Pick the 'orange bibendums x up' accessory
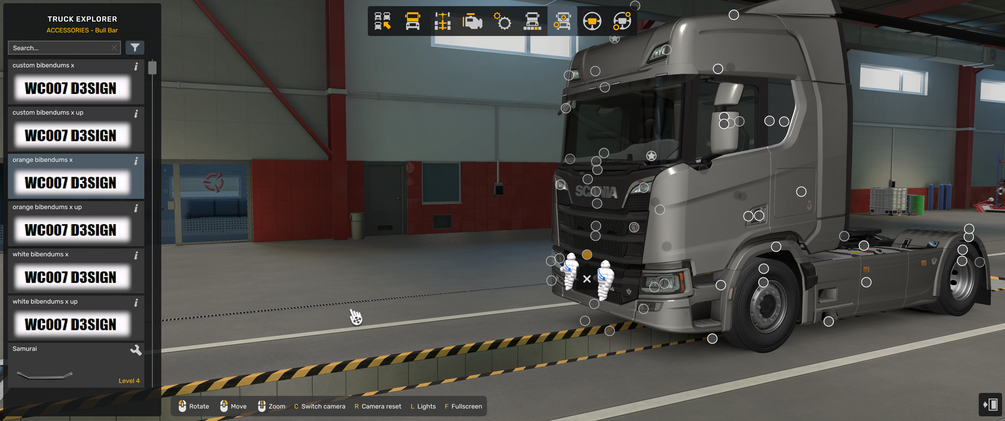The height and width of the screenshot is (421, 1005). pyautogui.click(x=71, y=229)
